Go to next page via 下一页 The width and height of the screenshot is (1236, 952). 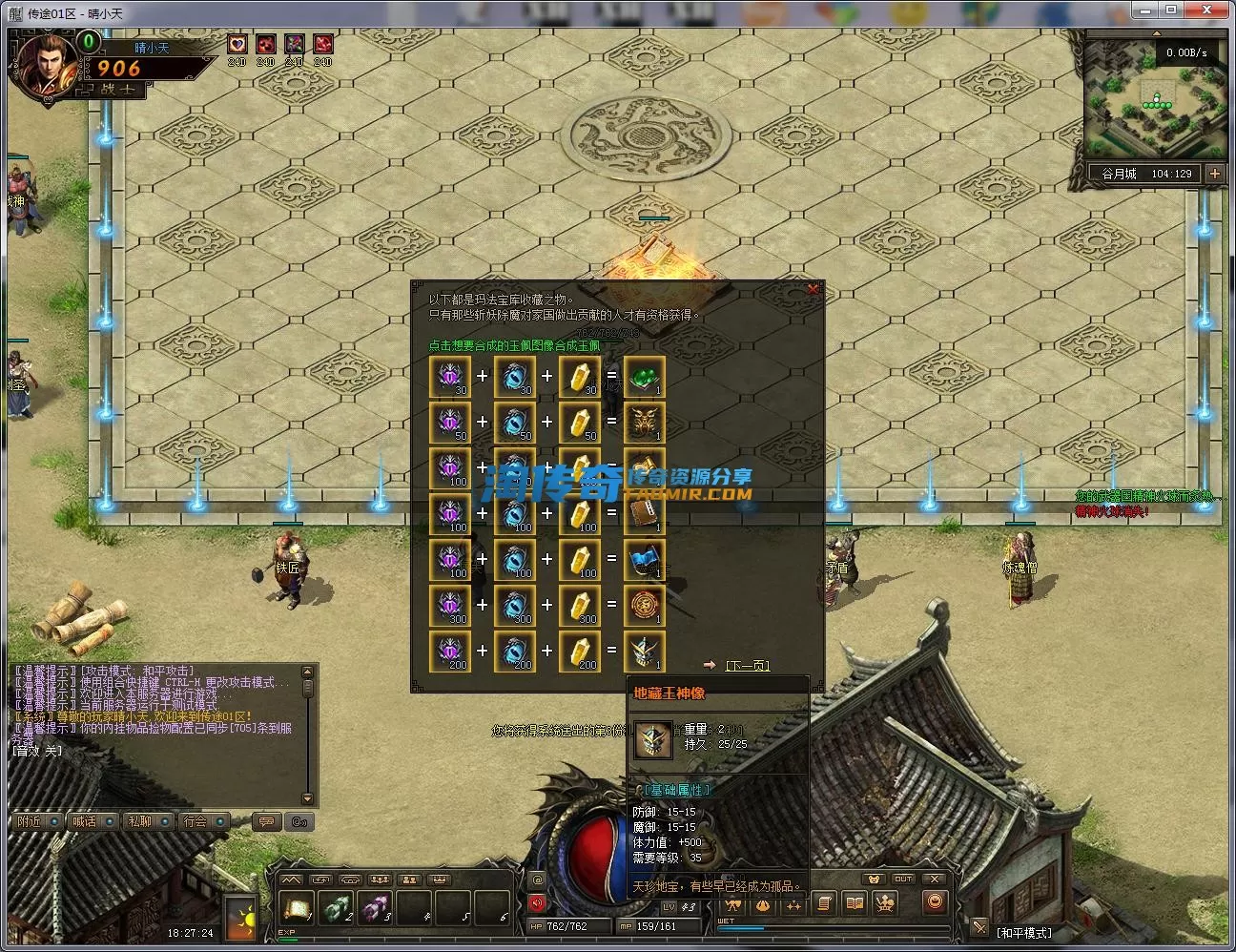[x=747, y=665]
